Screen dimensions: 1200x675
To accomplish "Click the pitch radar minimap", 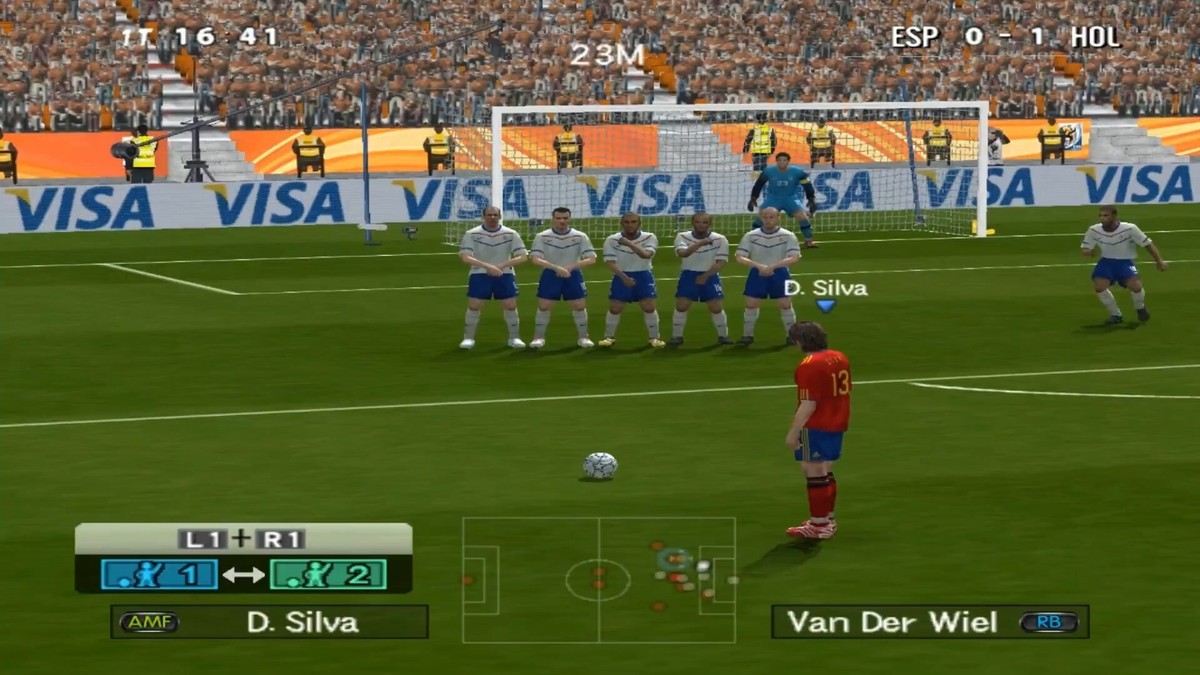I will [x=598, y=580].
